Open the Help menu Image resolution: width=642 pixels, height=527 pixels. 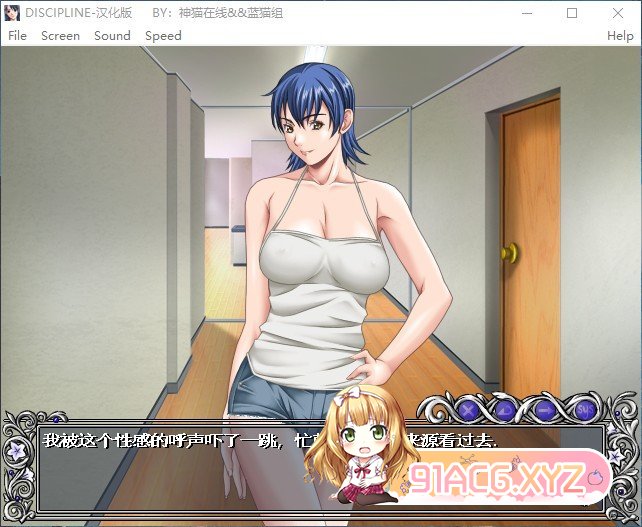pyautogui.click(x=620, y=35)
